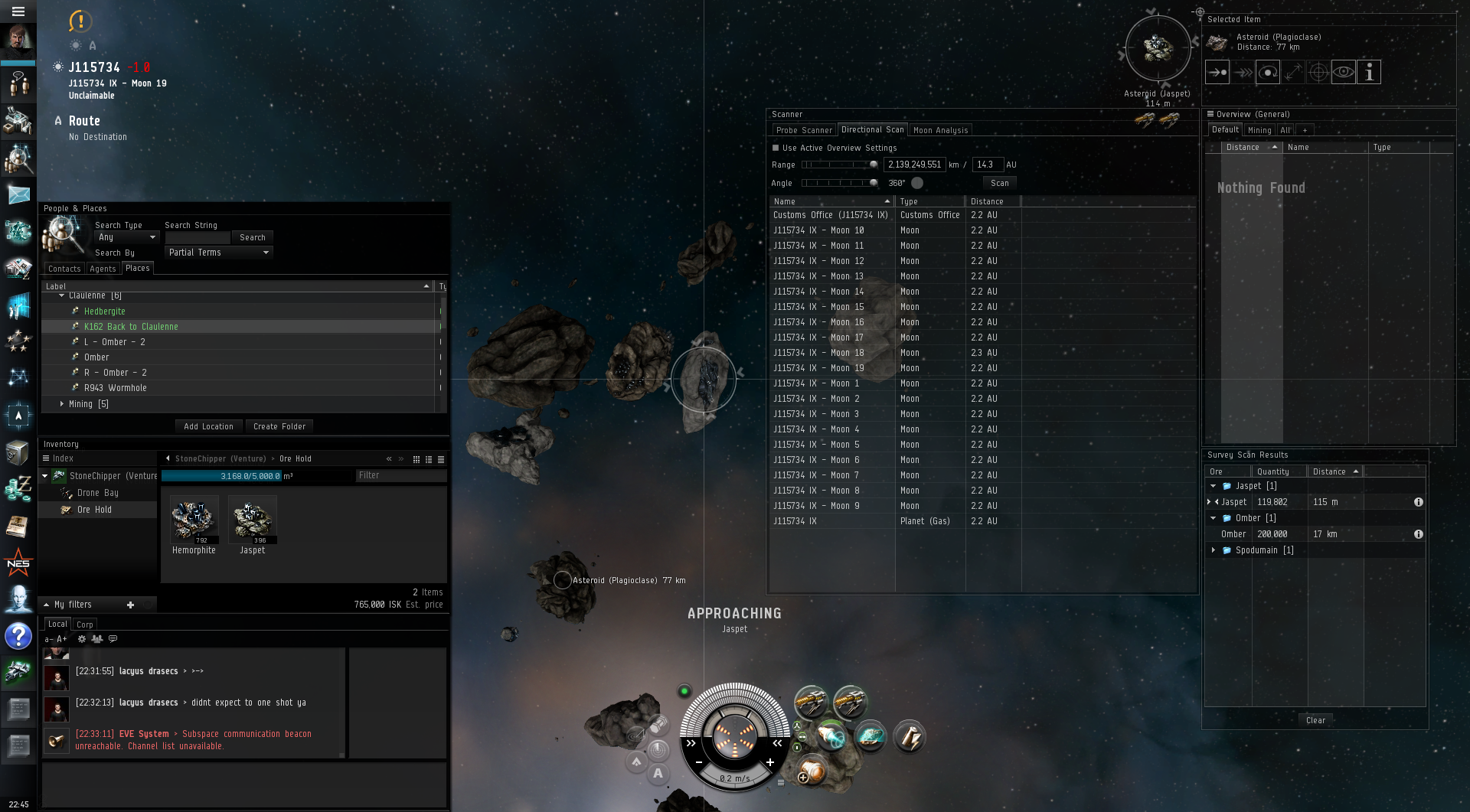Clear the survey scan results
This screenshot has width=1470, height=812.
point(1315,720)
